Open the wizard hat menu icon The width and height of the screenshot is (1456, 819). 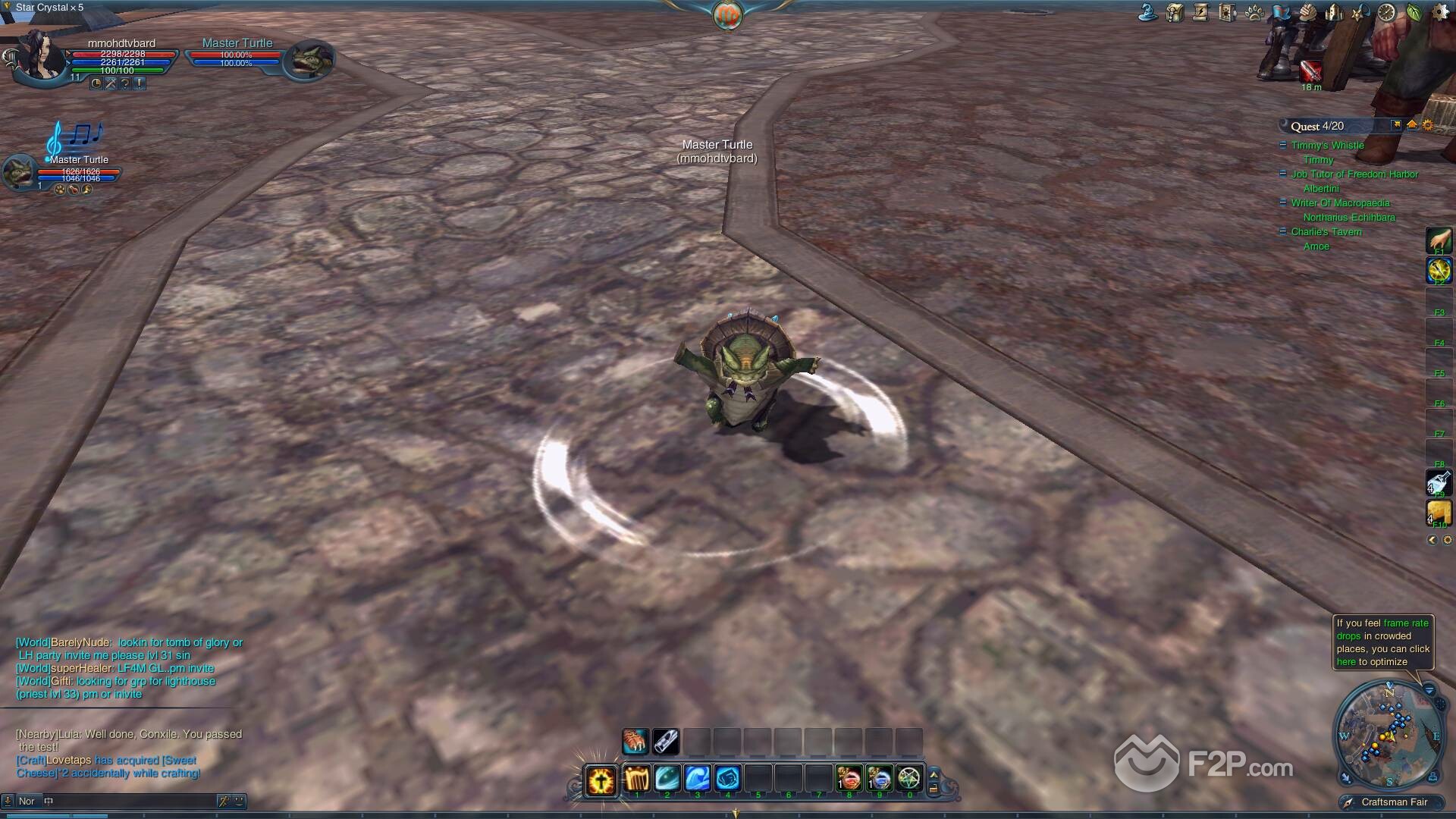[x=1148, y=12]
